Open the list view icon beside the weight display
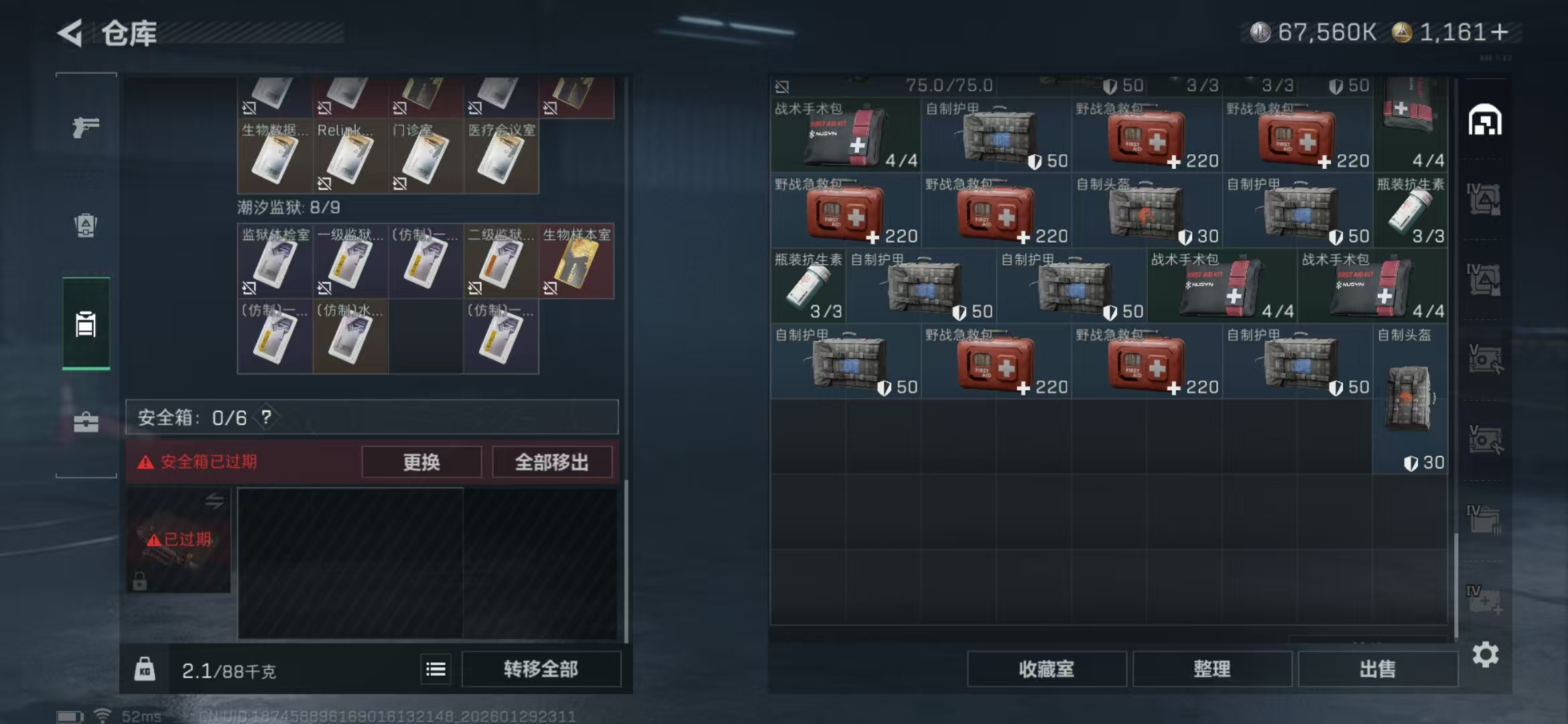This screenshot has height=724, width=1568. click(436, 669)
